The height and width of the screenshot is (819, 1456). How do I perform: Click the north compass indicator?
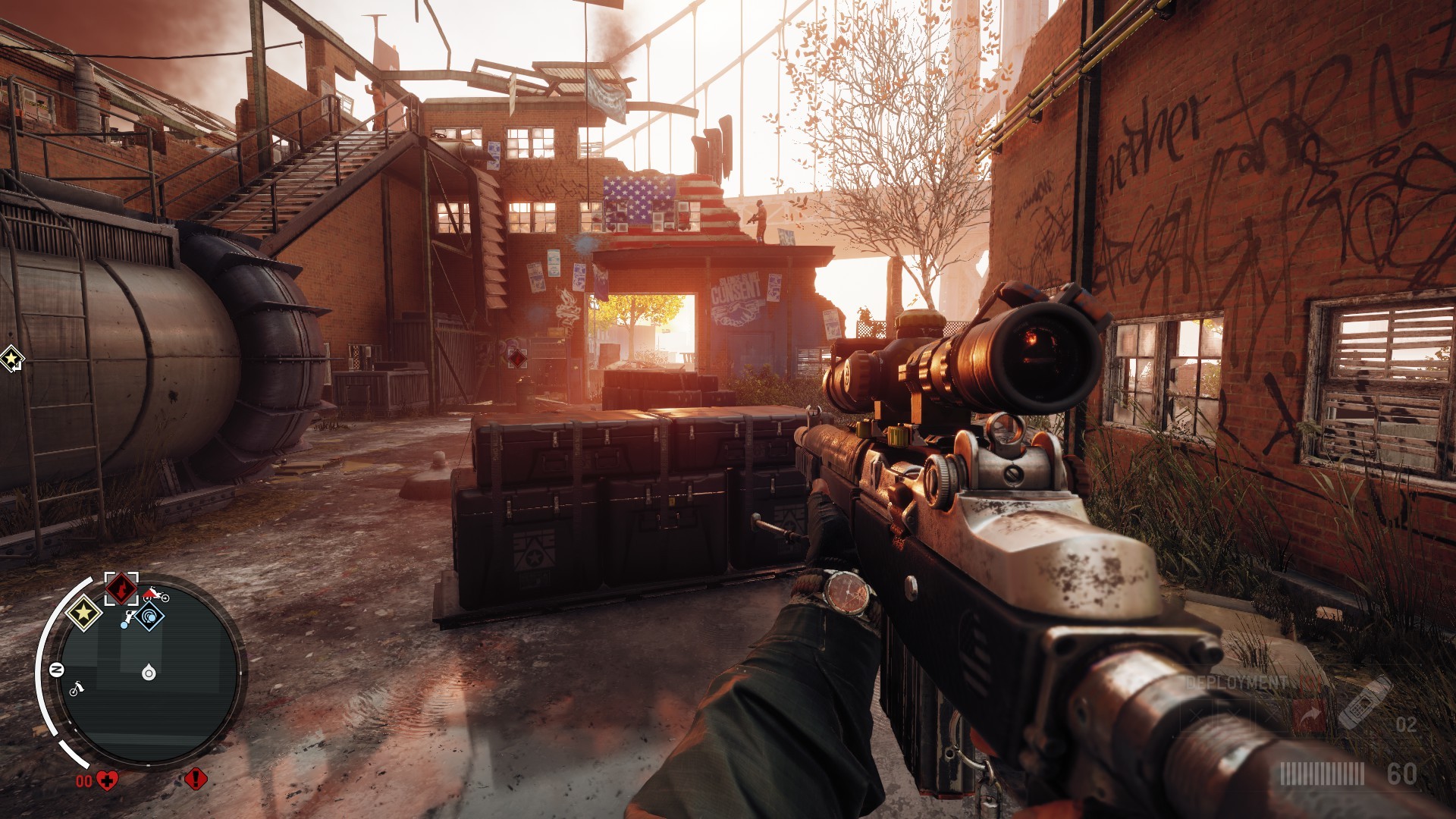56,670
